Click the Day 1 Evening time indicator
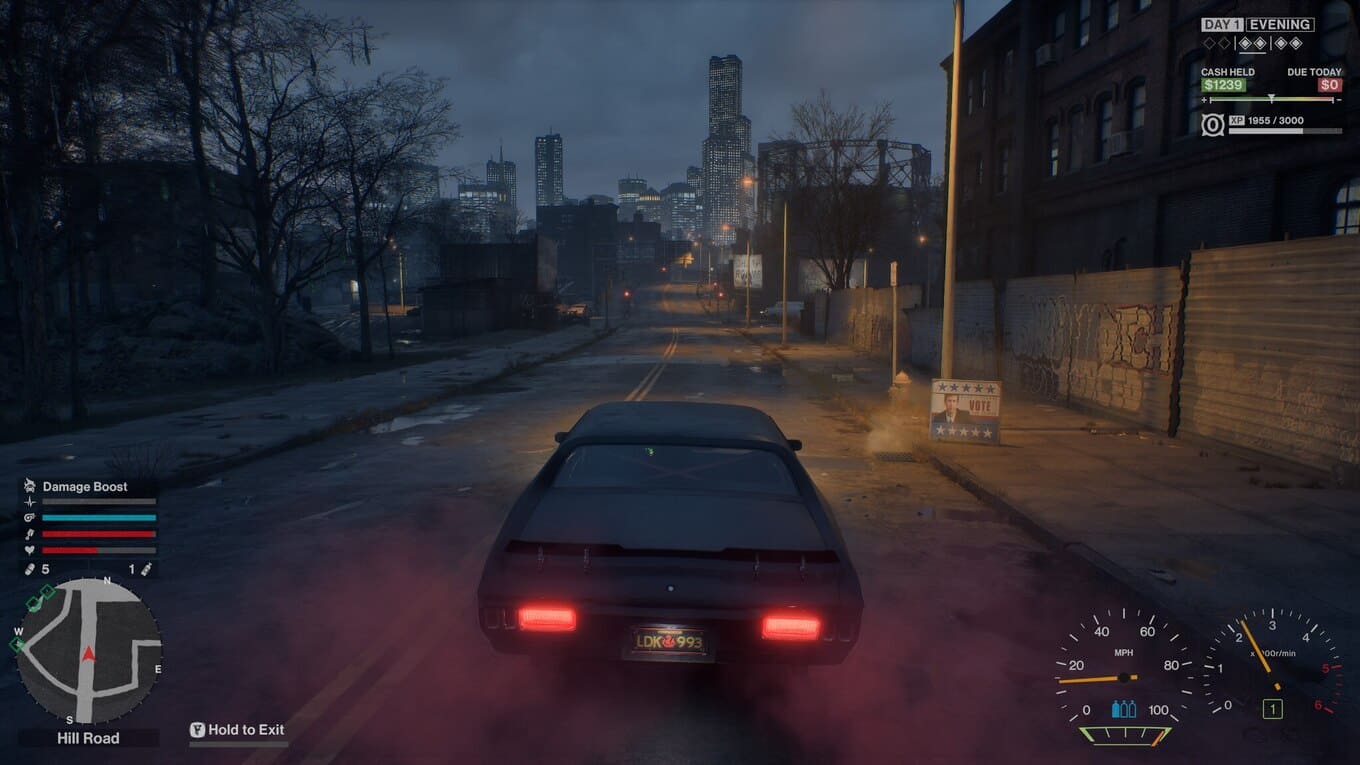The width and height of the screenshot is (1360, 765). tap(1257, 24)
